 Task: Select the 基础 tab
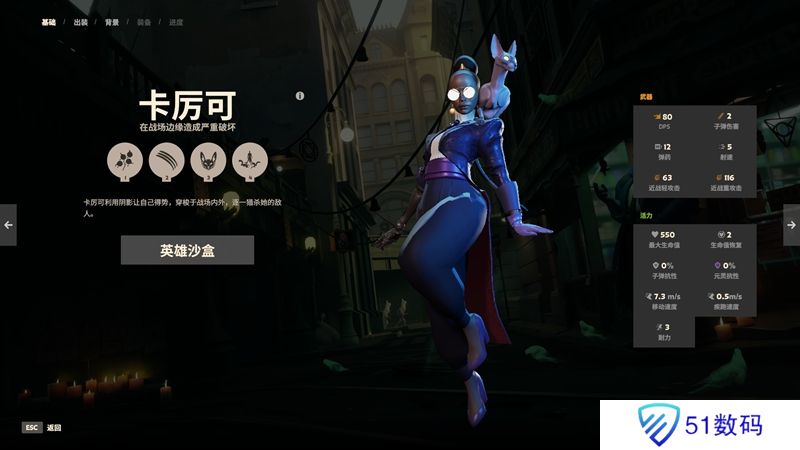tap(48, 22)
